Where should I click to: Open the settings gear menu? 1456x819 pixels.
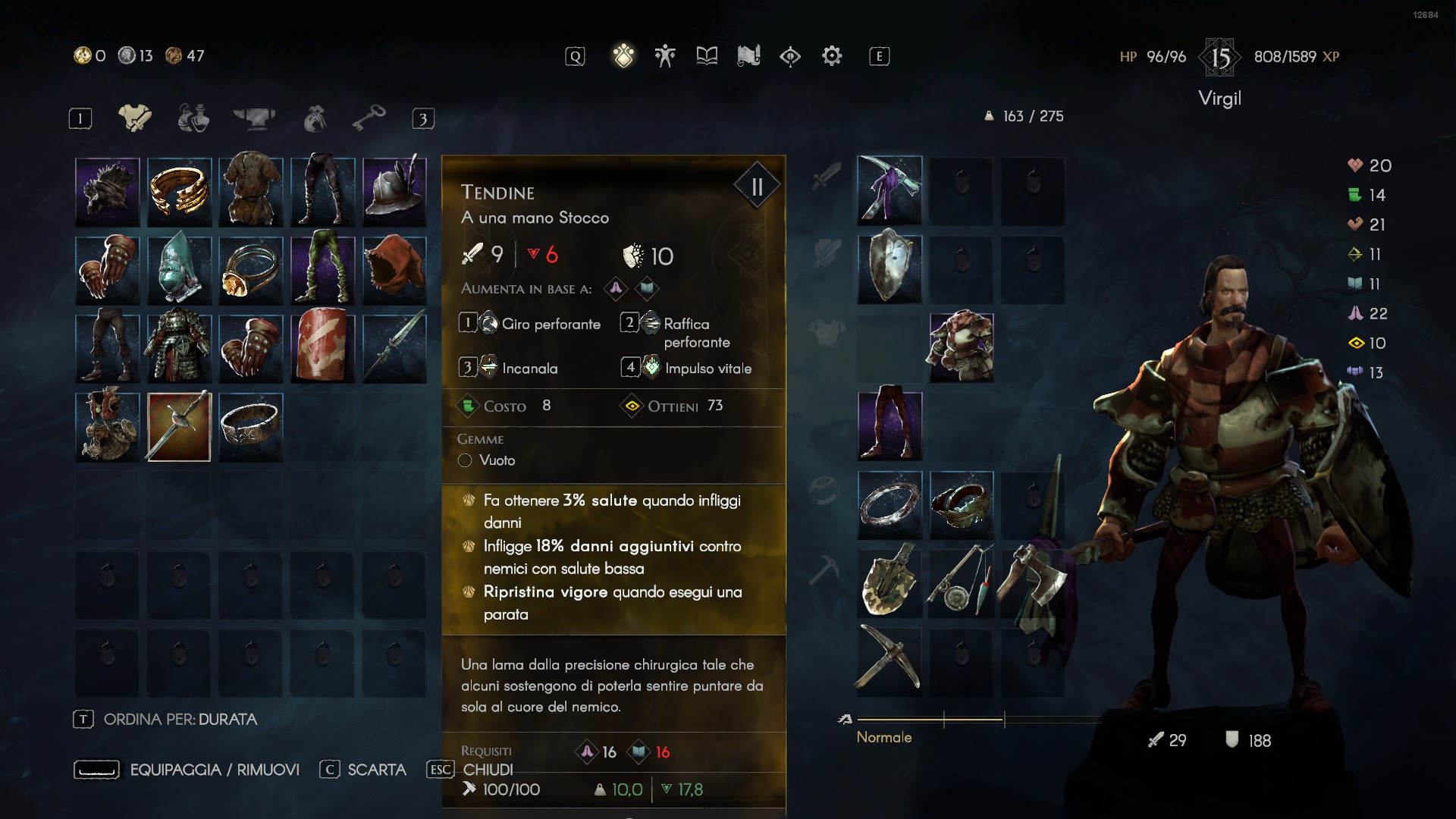[832, 56]
